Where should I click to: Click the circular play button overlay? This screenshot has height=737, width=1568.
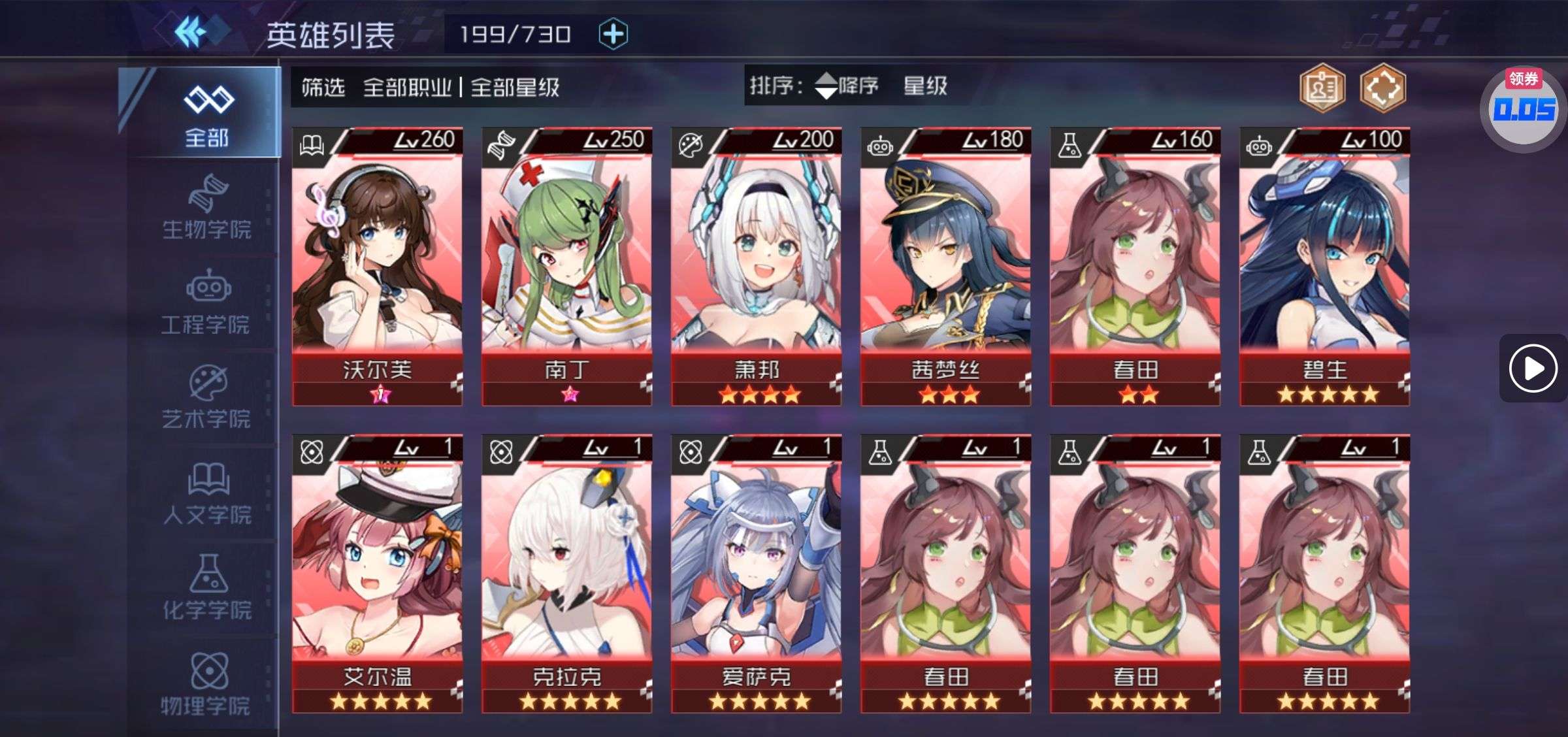(1533, 368)
